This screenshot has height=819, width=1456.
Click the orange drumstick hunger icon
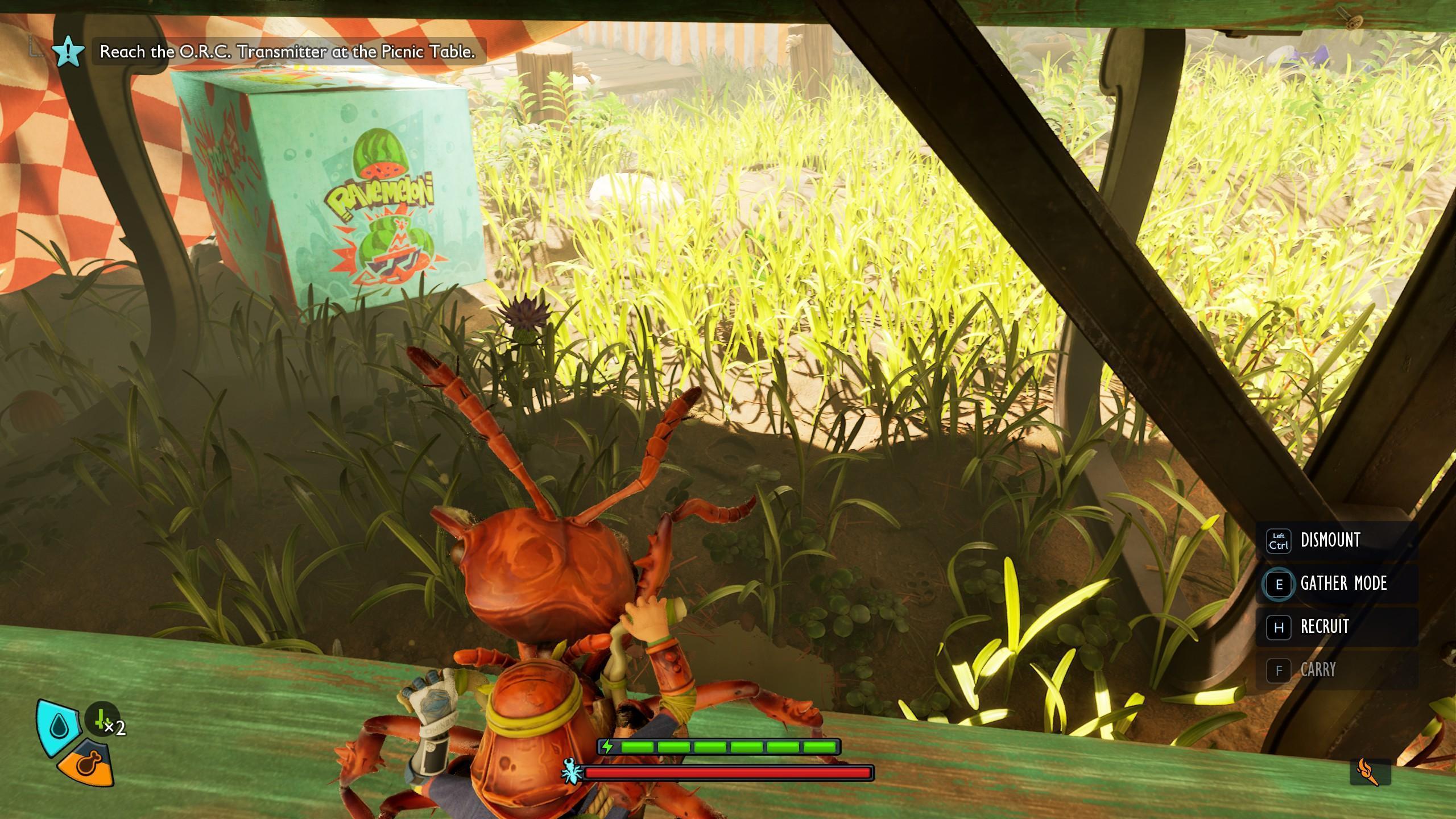[86, 763]
